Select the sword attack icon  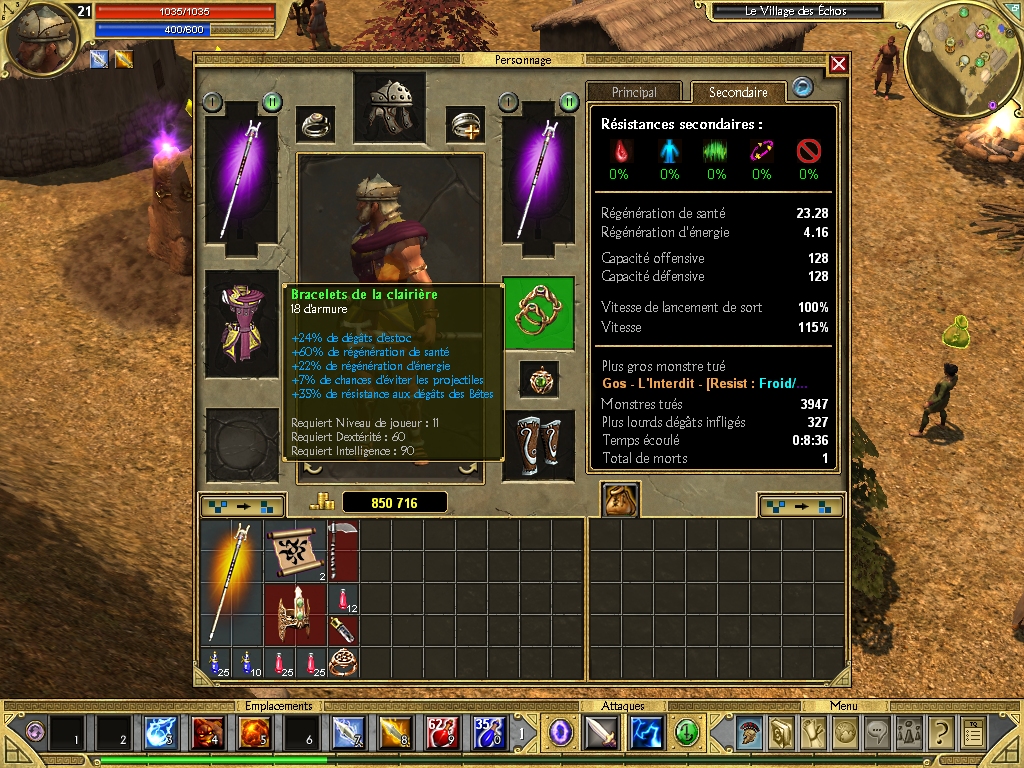(602, 733)
